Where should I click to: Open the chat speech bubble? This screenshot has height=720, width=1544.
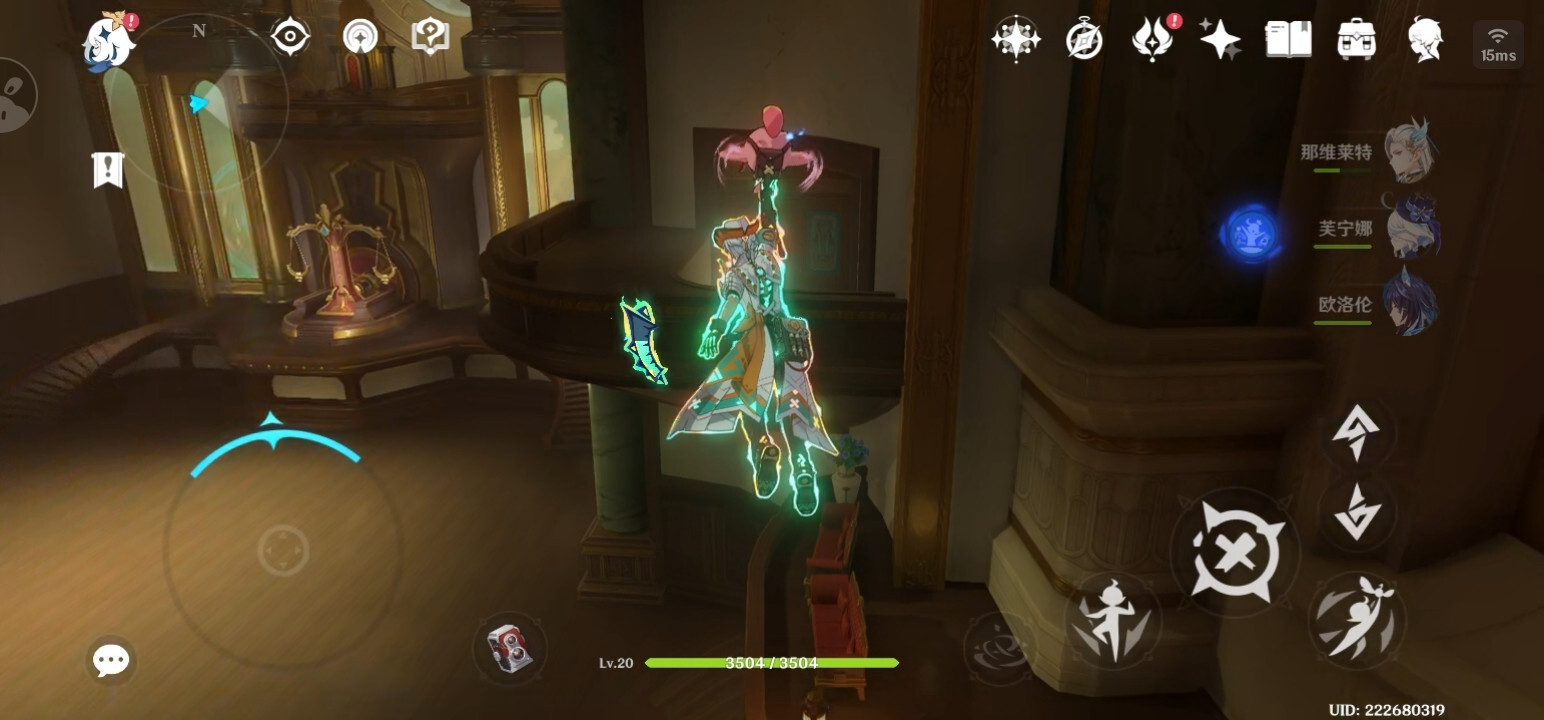pos(110,660)
